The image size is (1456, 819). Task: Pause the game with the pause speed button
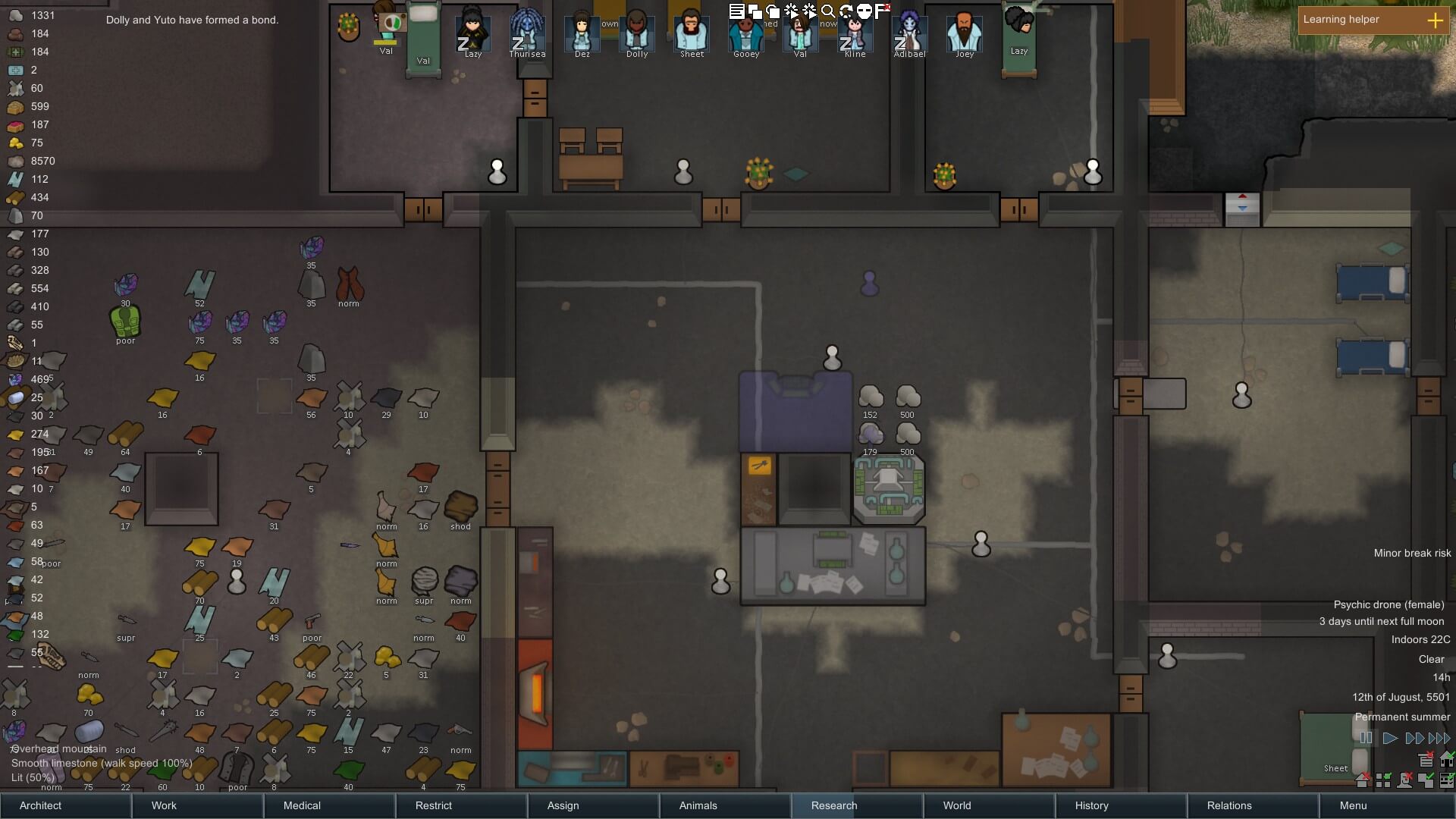coord(1366,738)
